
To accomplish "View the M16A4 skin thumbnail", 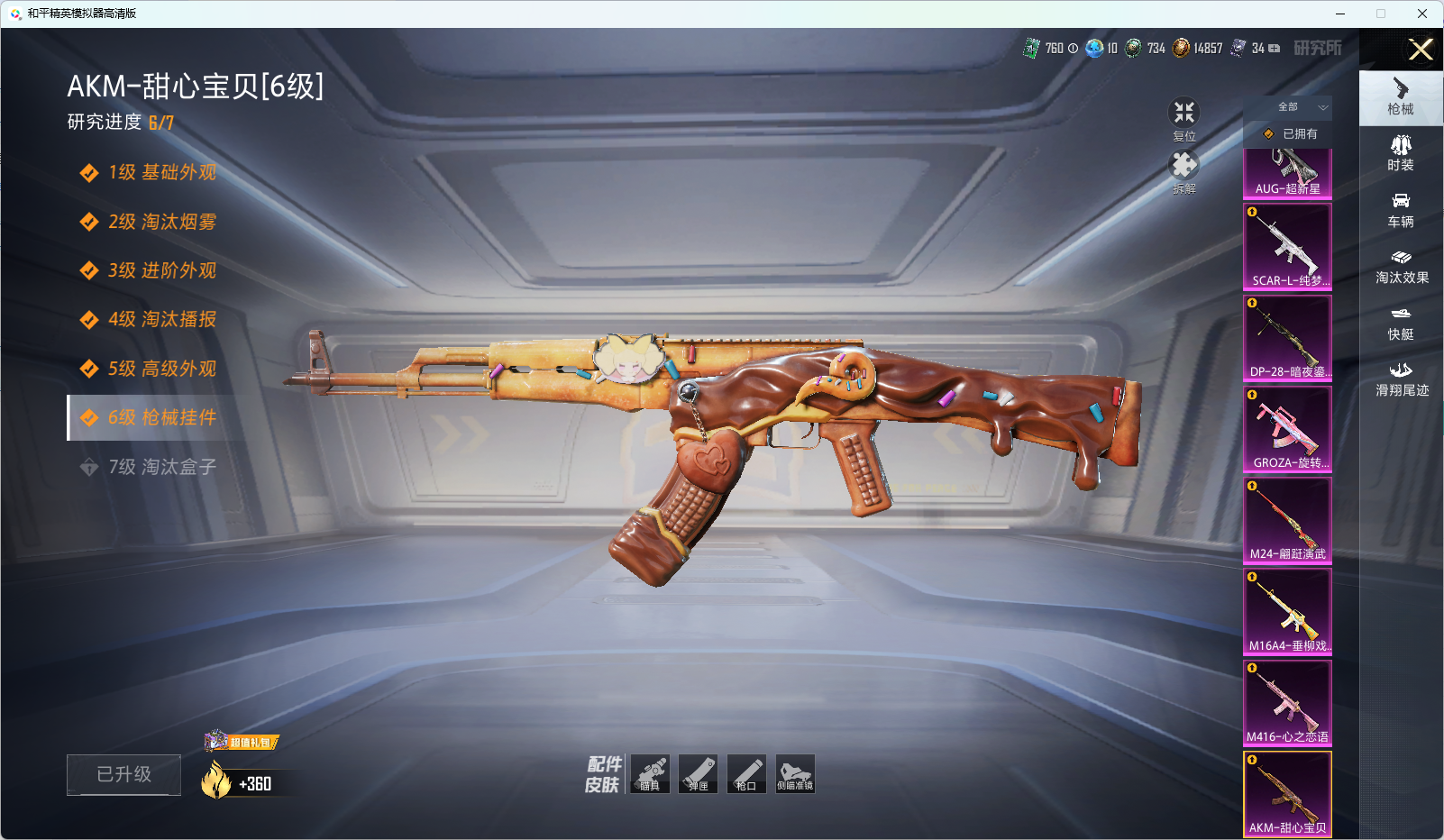I will coord(1287,611).
